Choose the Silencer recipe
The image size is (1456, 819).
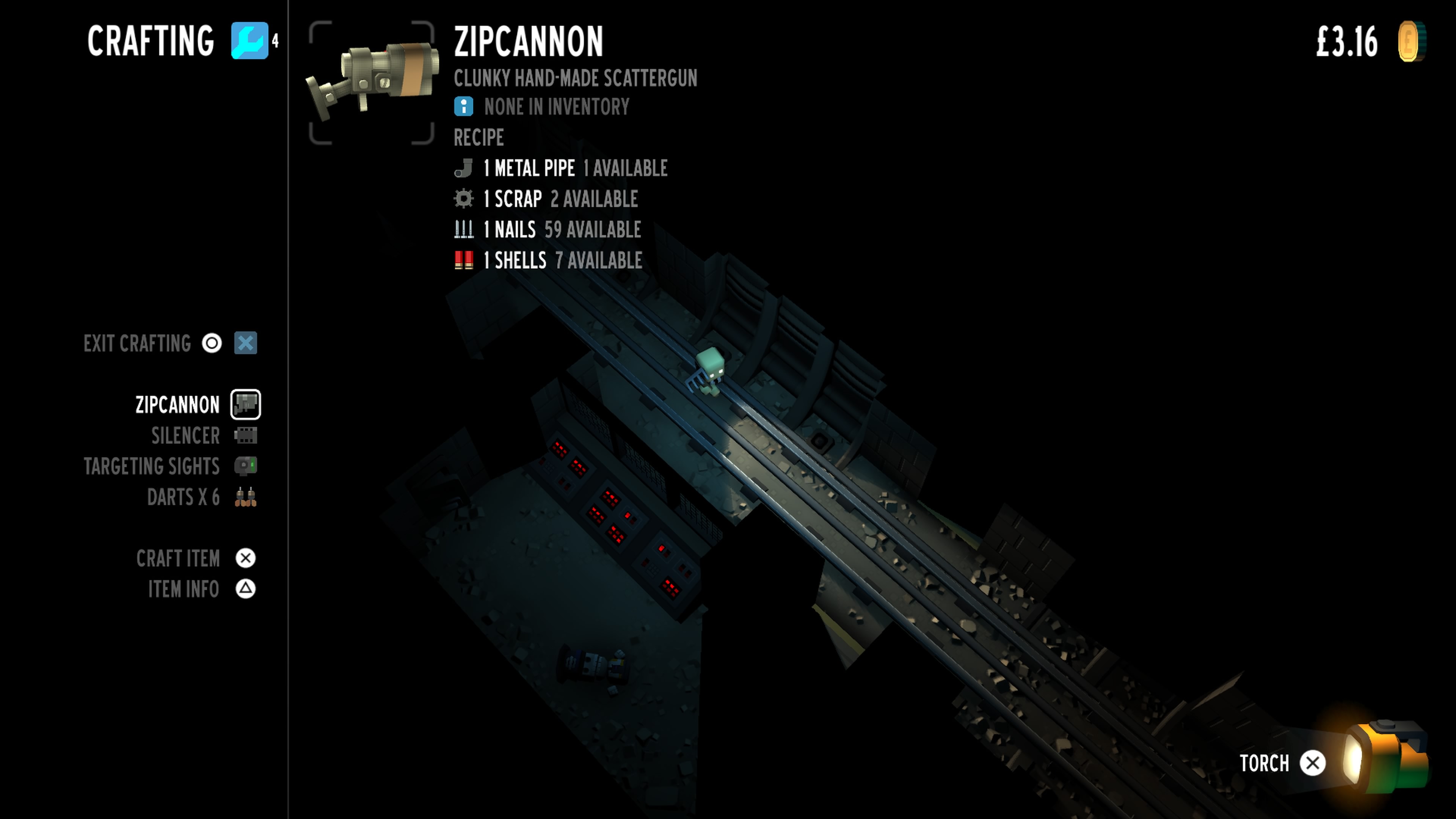click(x=185, y=436)
